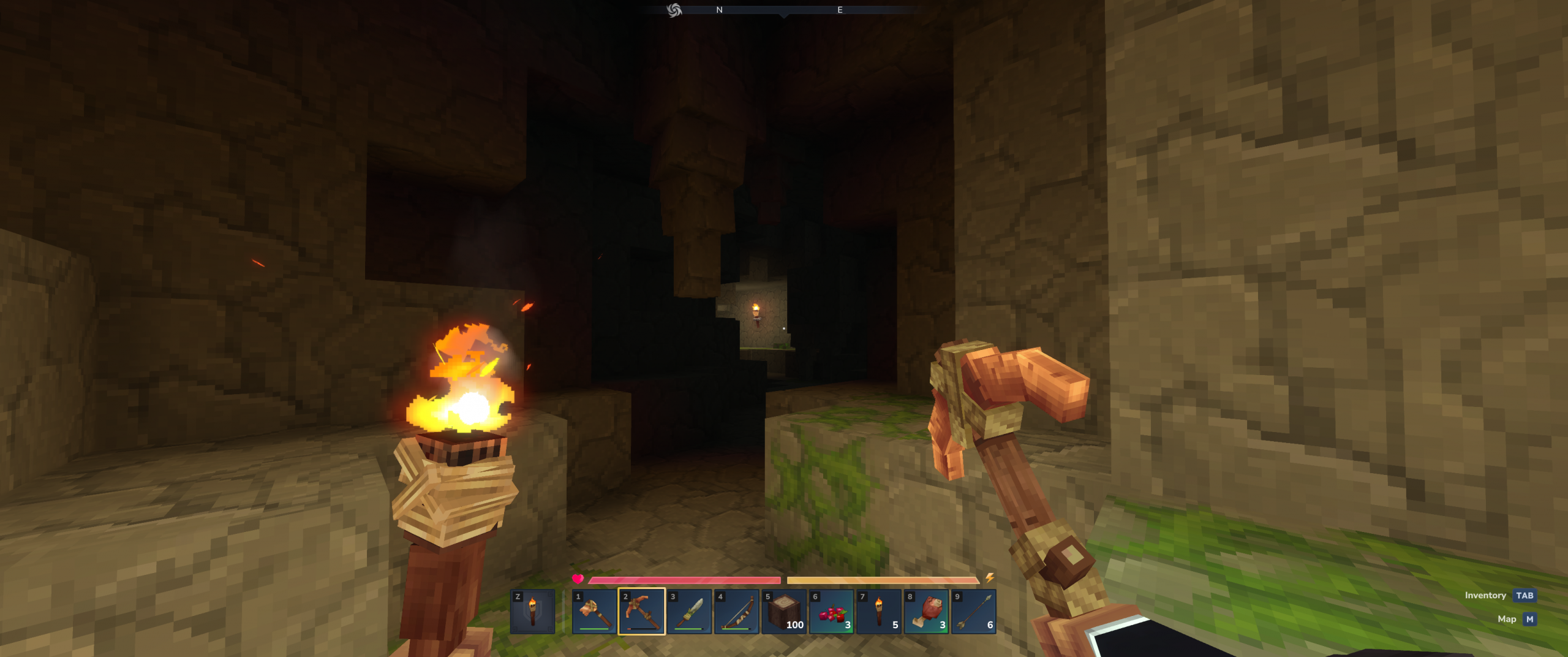Select the highlighted copper pickaxe slot

[x=641, y=612]
